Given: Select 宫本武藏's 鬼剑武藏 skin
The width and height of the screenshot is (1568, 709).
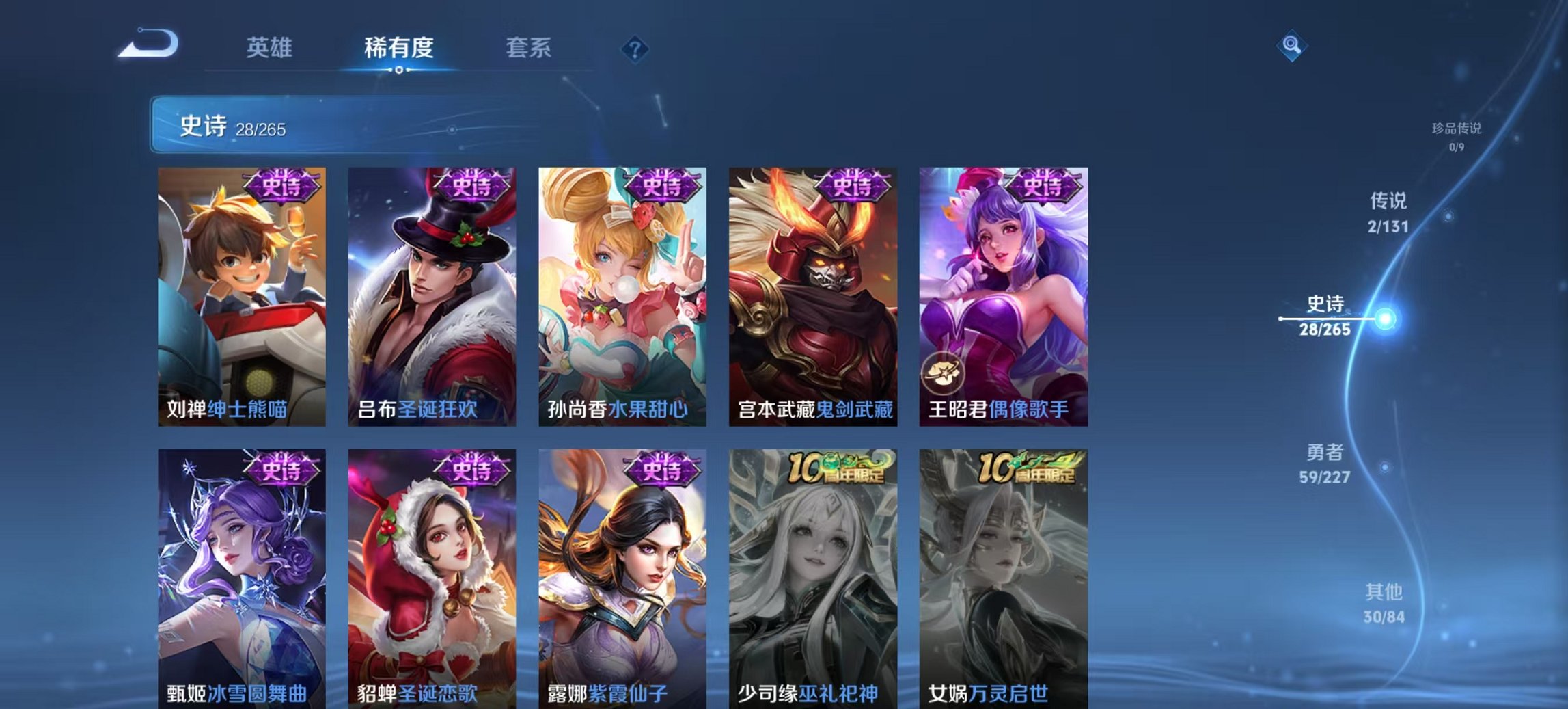Looking at the screenshot, I should pyautogui.click(x=814, y=294).
